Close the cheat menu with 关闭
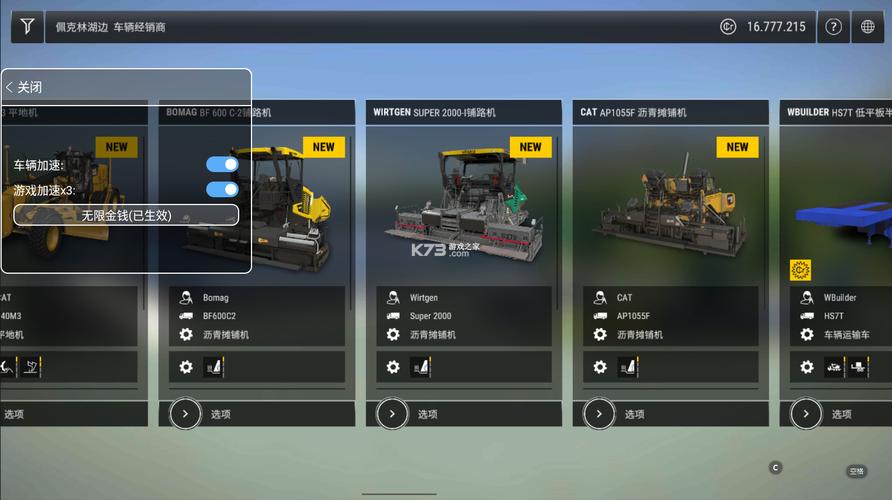This screenshot has height=500, width=892. pyautogui.click(x=25, y=87)
